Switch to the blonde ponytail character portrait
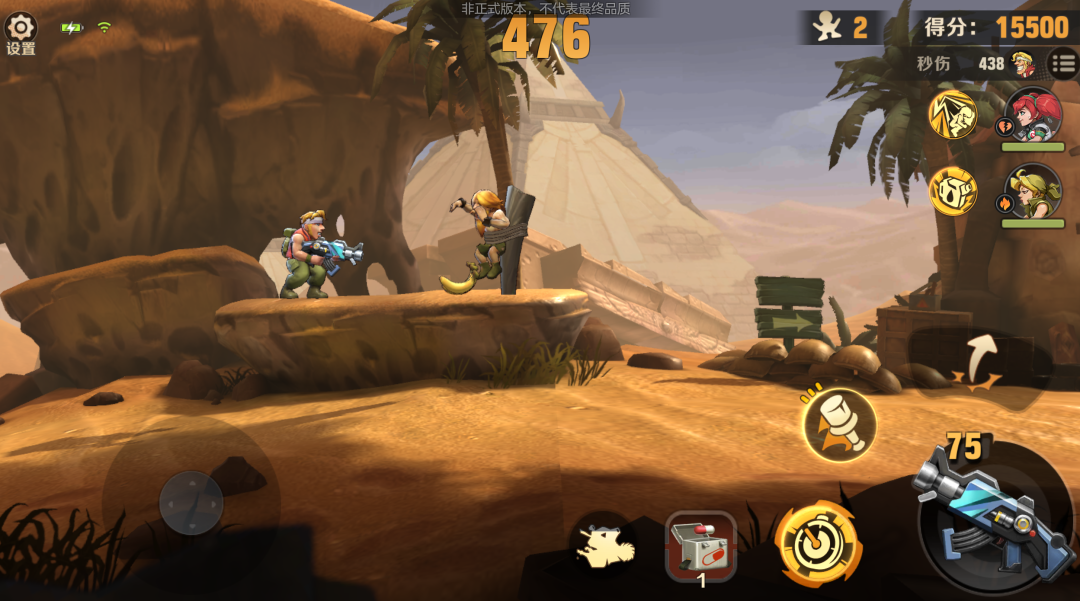 click(x=1032, y=191)
